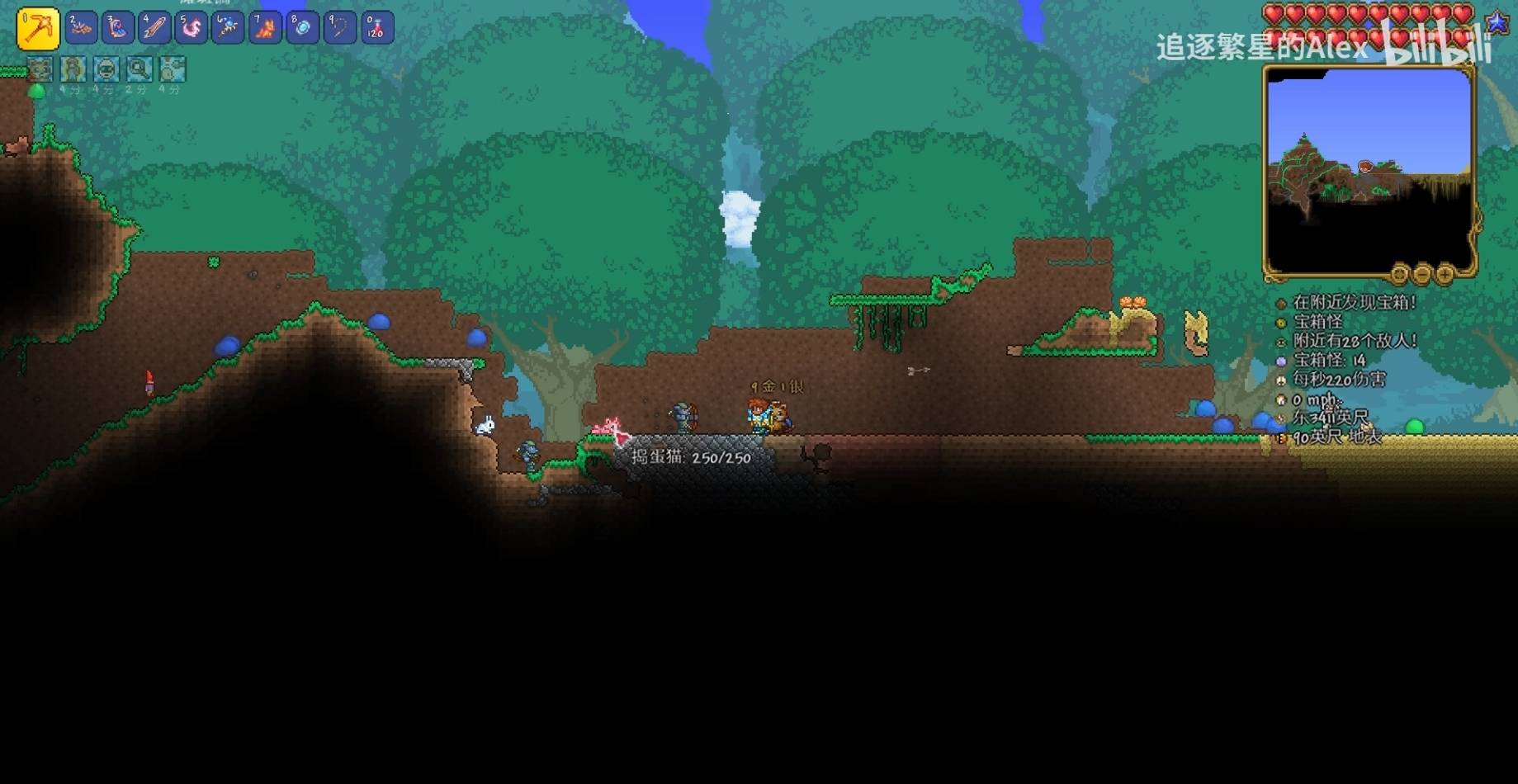Select the golden pickaxe hotbar slot

[38, 28]
